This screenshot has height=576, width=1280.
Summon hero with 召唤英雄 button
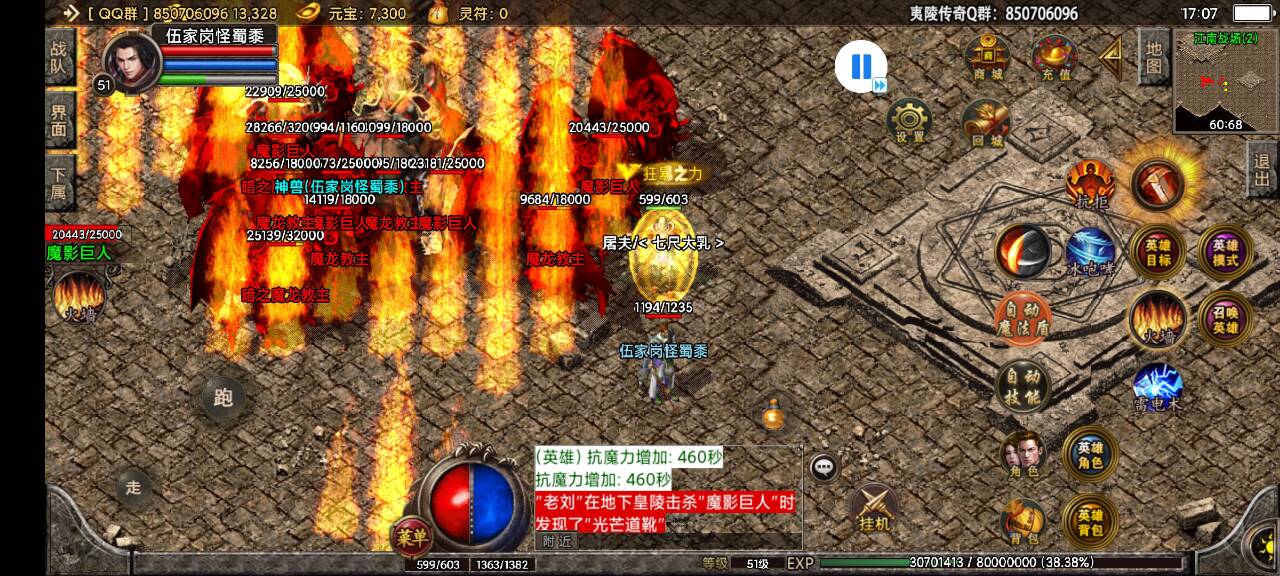tap(1225, 319)
